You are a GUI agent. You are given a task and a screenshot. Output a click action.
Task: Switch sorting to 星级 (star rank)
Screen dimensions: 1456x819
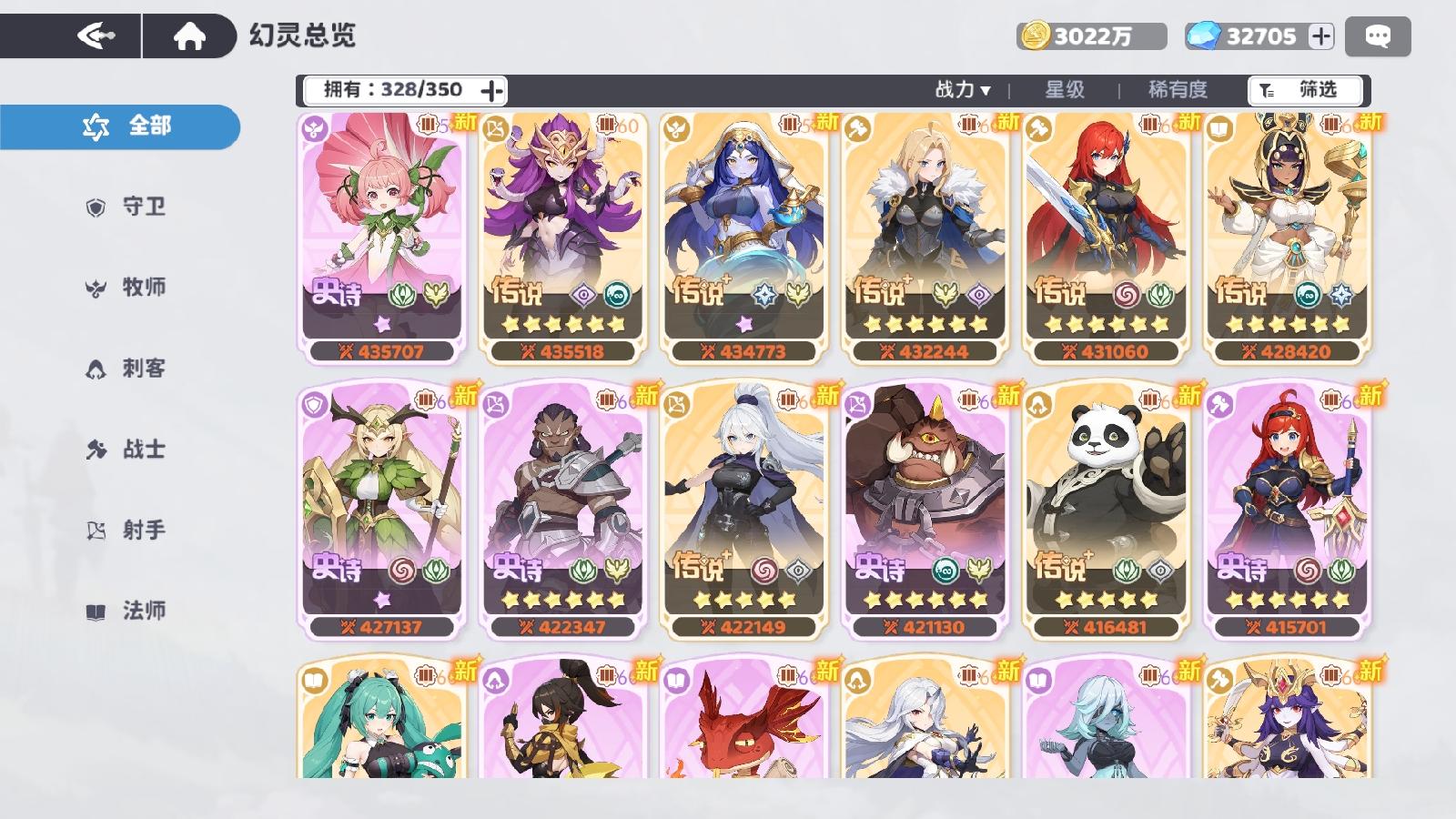pyautogui.click(x=1065, y=90)
